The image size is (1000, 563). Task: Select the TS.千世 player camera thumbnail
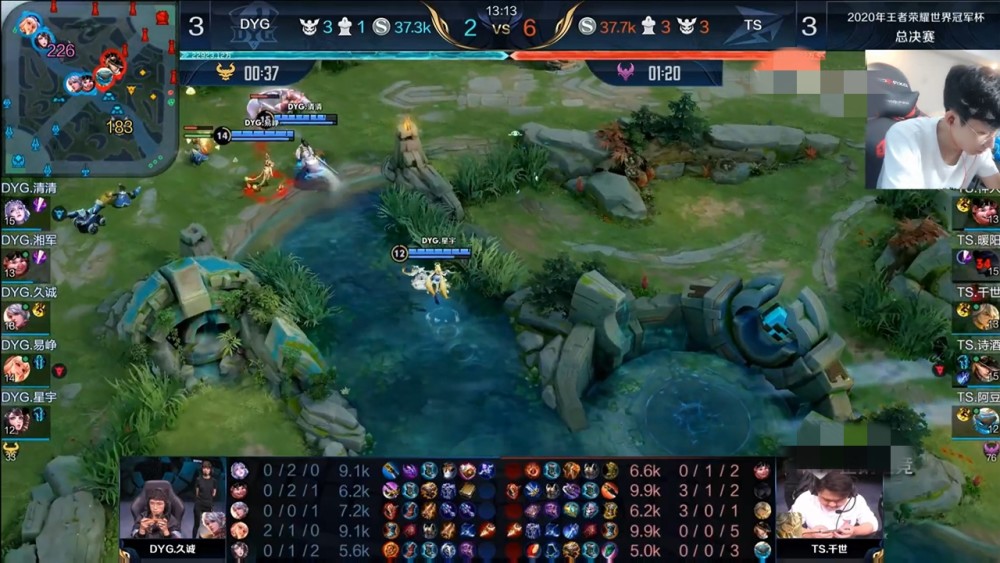828,505
